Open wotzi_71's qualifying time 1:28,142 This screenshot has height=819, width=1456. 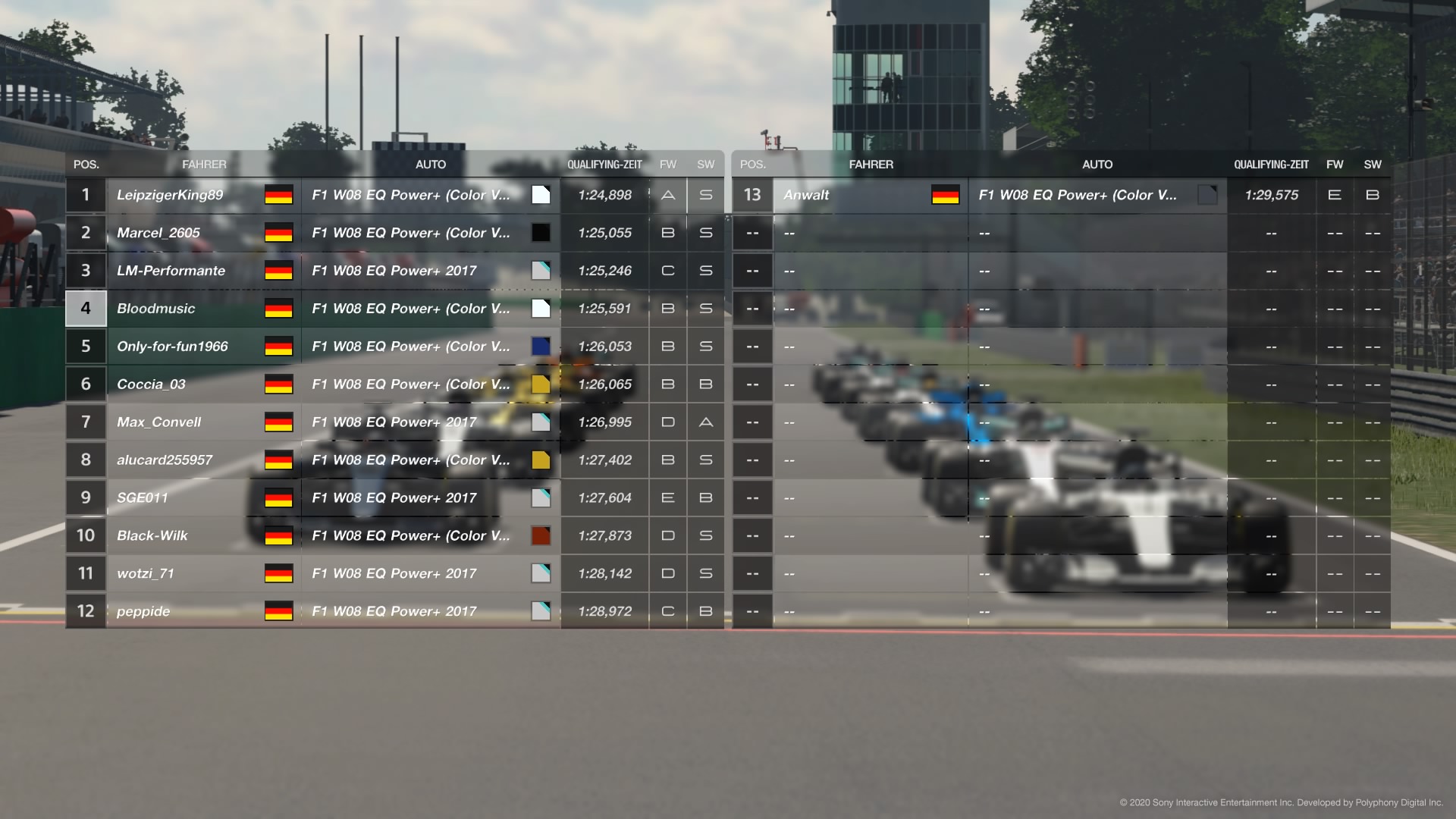pos(604,573)
